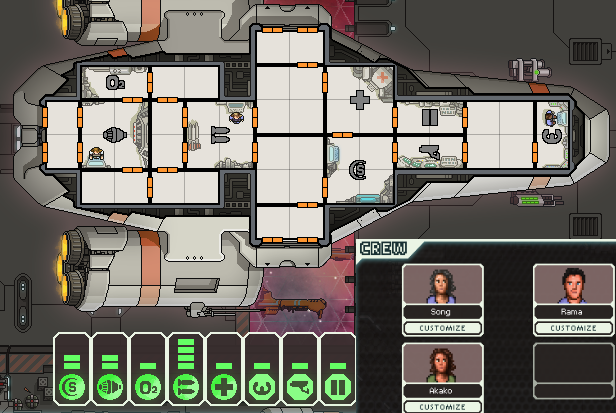616x413 pixels.
Task: Customize crew member Song
Action: click(442, 327)
